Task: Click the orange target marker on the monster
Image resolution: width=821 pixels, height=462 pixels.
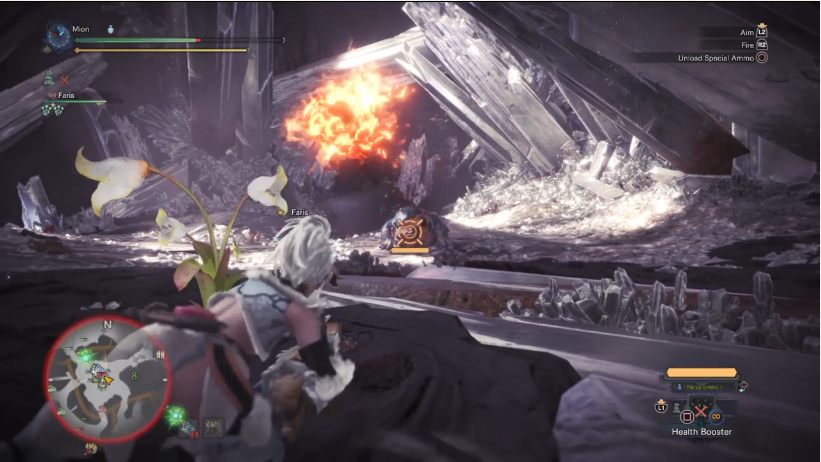Action: click(408, 233)
